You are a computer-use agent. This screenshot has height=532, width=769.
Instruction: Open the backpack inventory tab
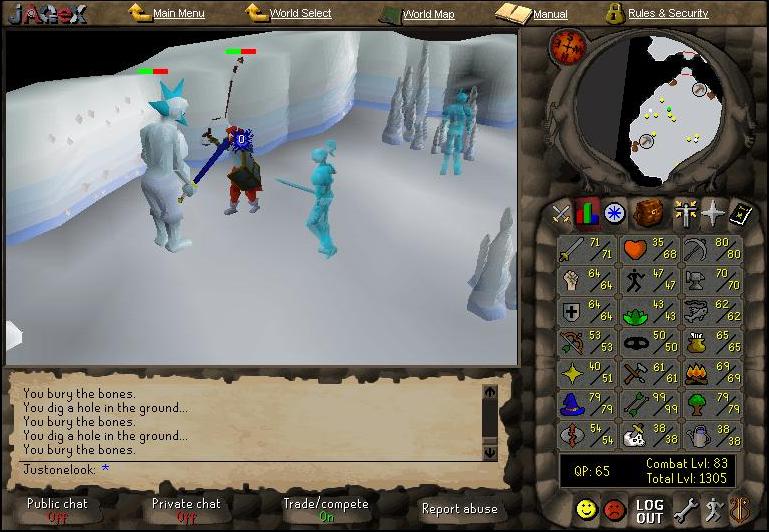[650, 213]
